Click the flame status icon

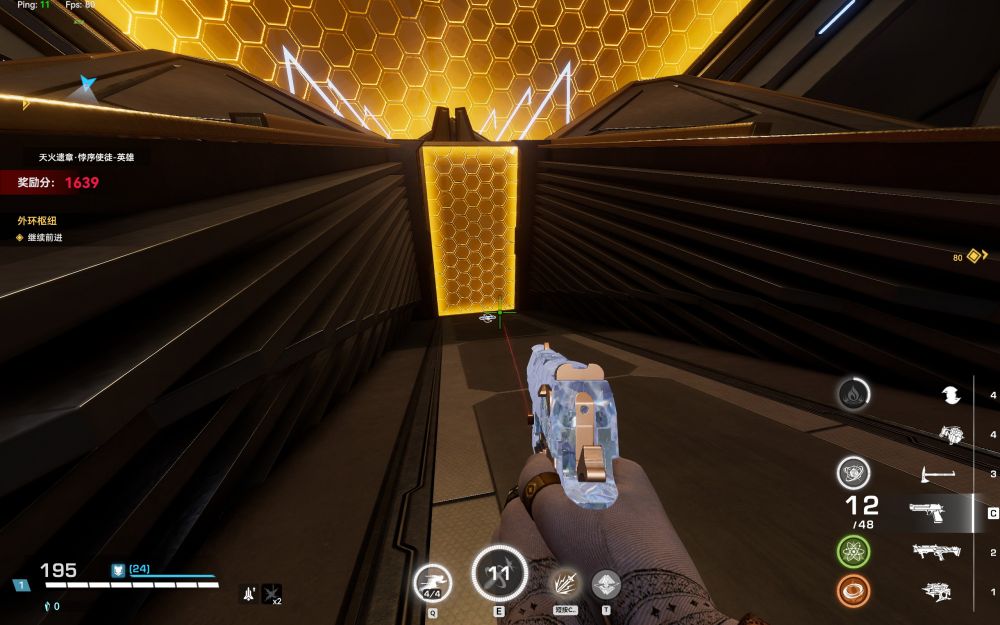pos(852,394)
